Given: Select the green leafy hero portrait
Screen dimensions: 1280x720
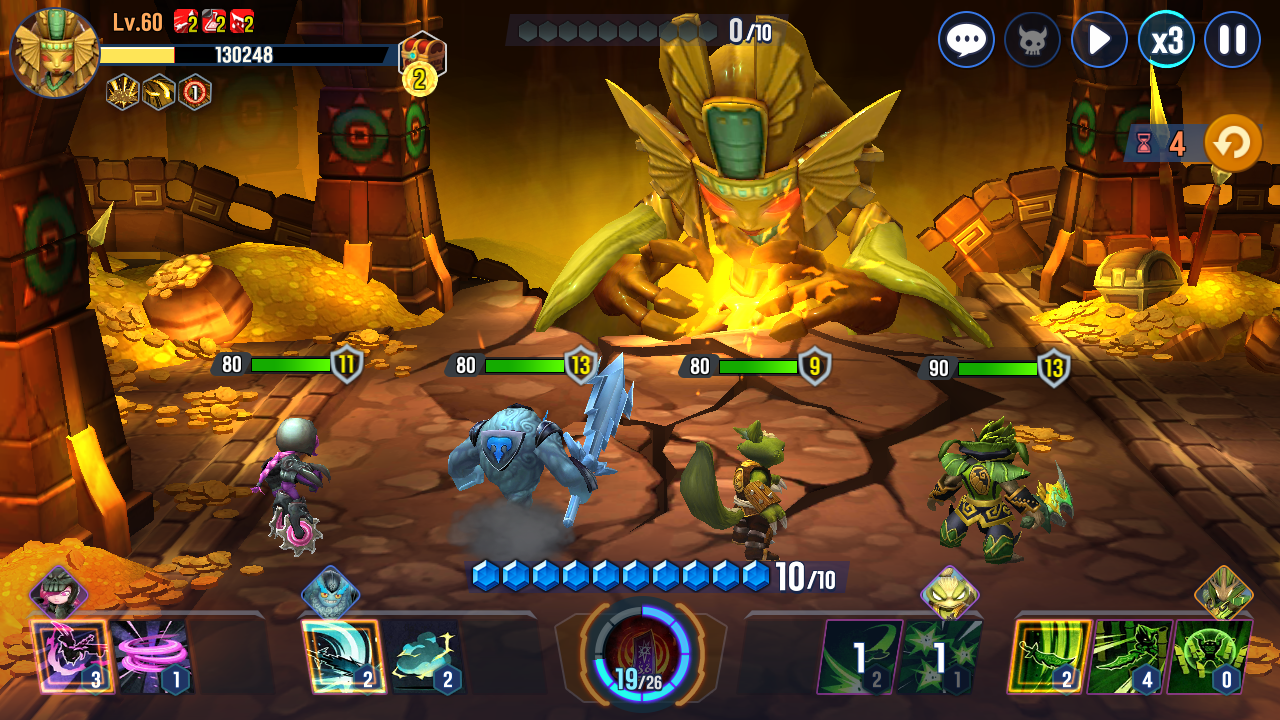Looking at the screenshot, I should point(1223,593).
